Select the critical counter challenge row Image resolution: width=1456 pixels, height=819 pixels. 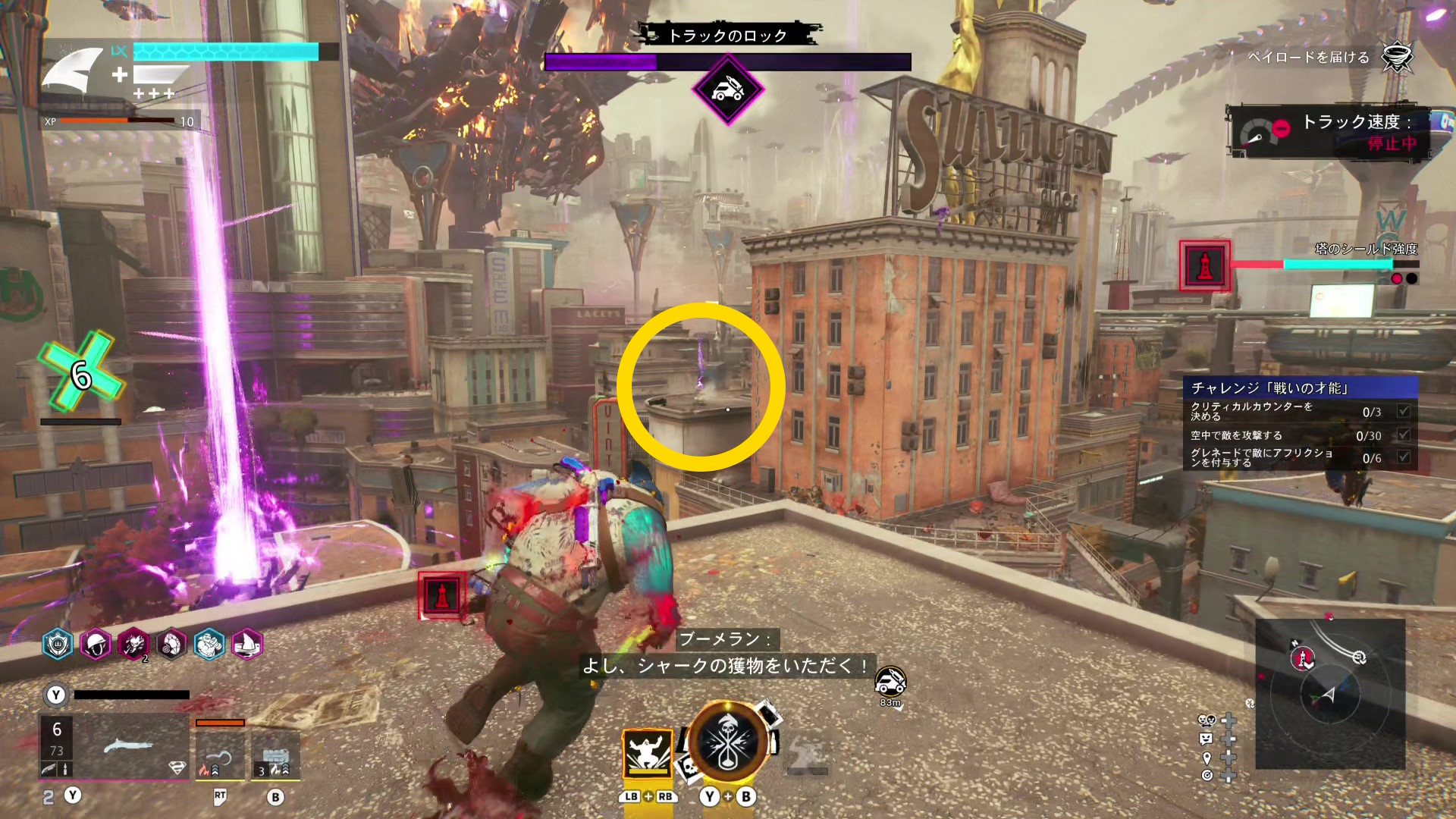pos(1300,412)
